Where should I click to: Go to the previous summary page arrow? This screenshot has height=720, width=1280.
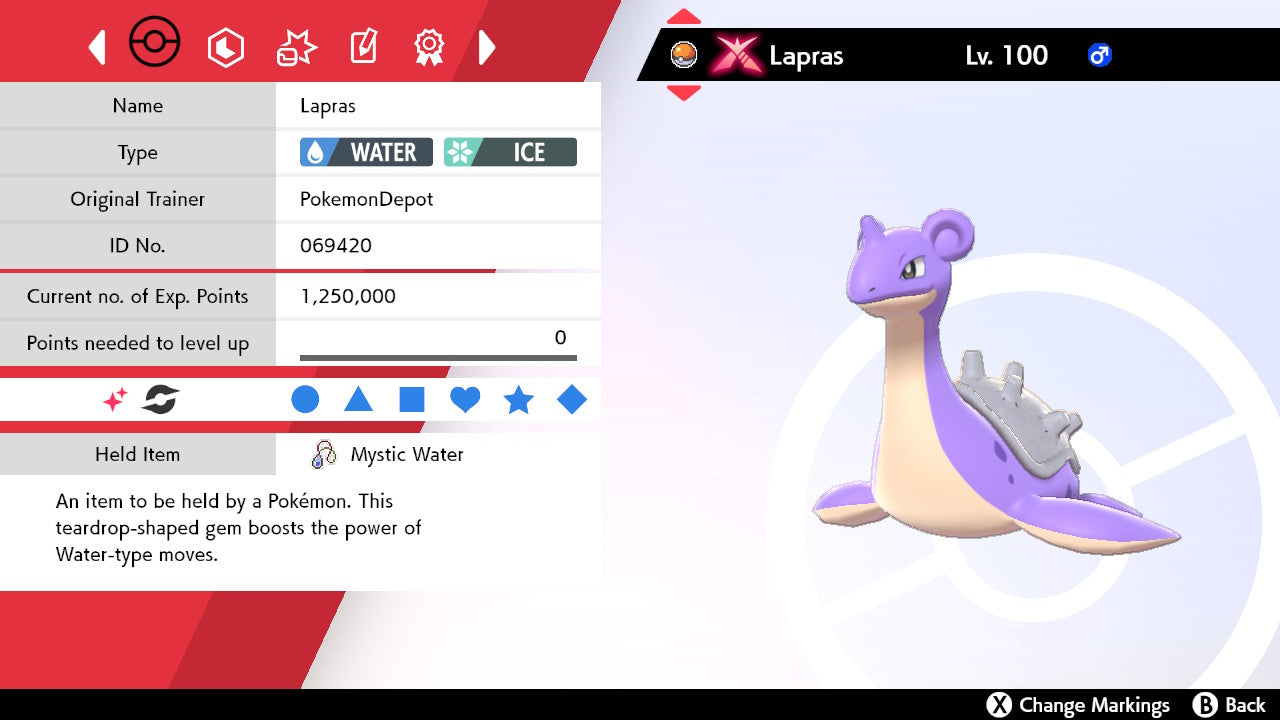point(97,47)
